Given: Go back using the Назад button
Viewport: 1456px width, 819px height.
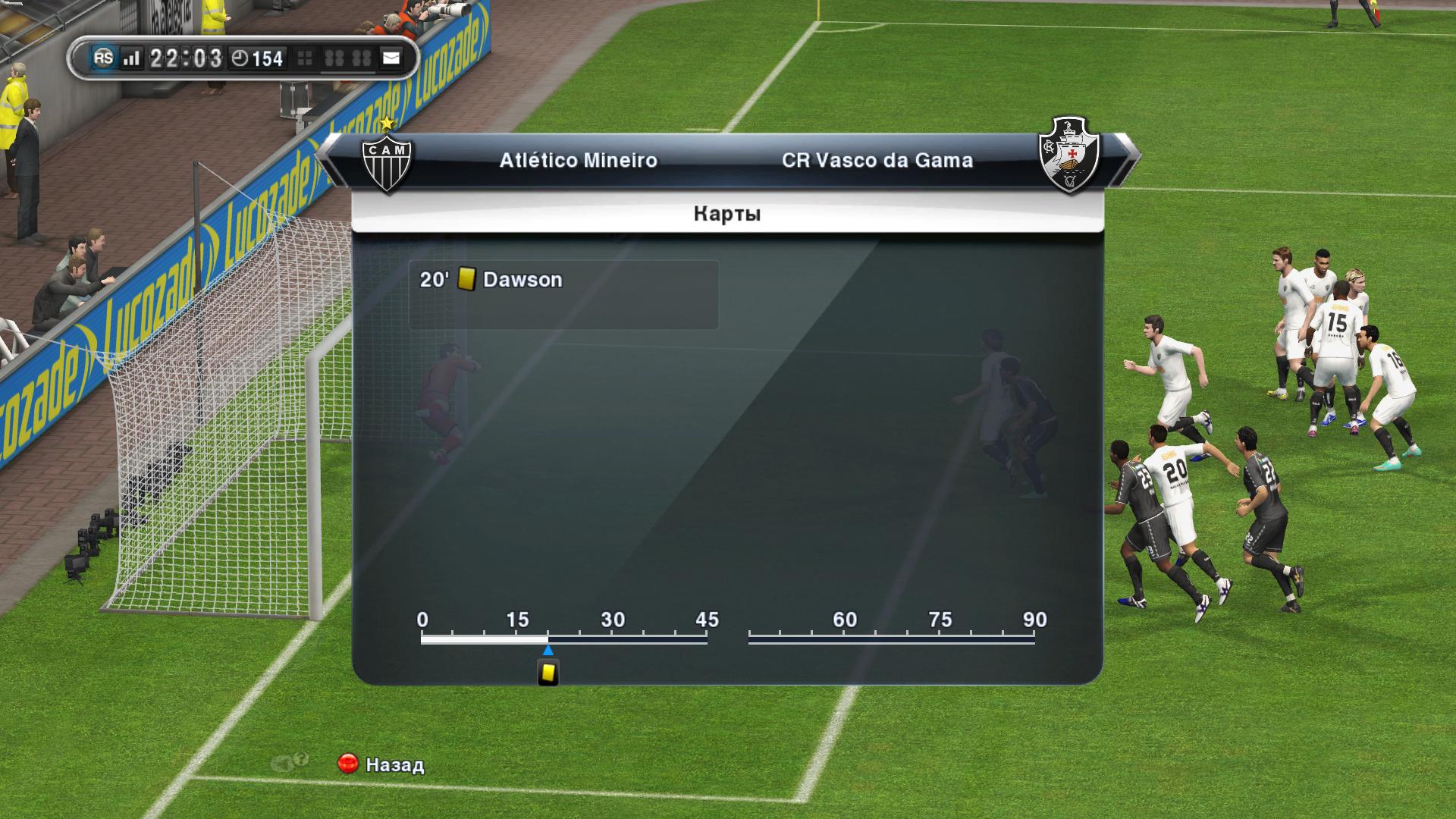Looking at the screenshot, I should [x=381, y=764].
